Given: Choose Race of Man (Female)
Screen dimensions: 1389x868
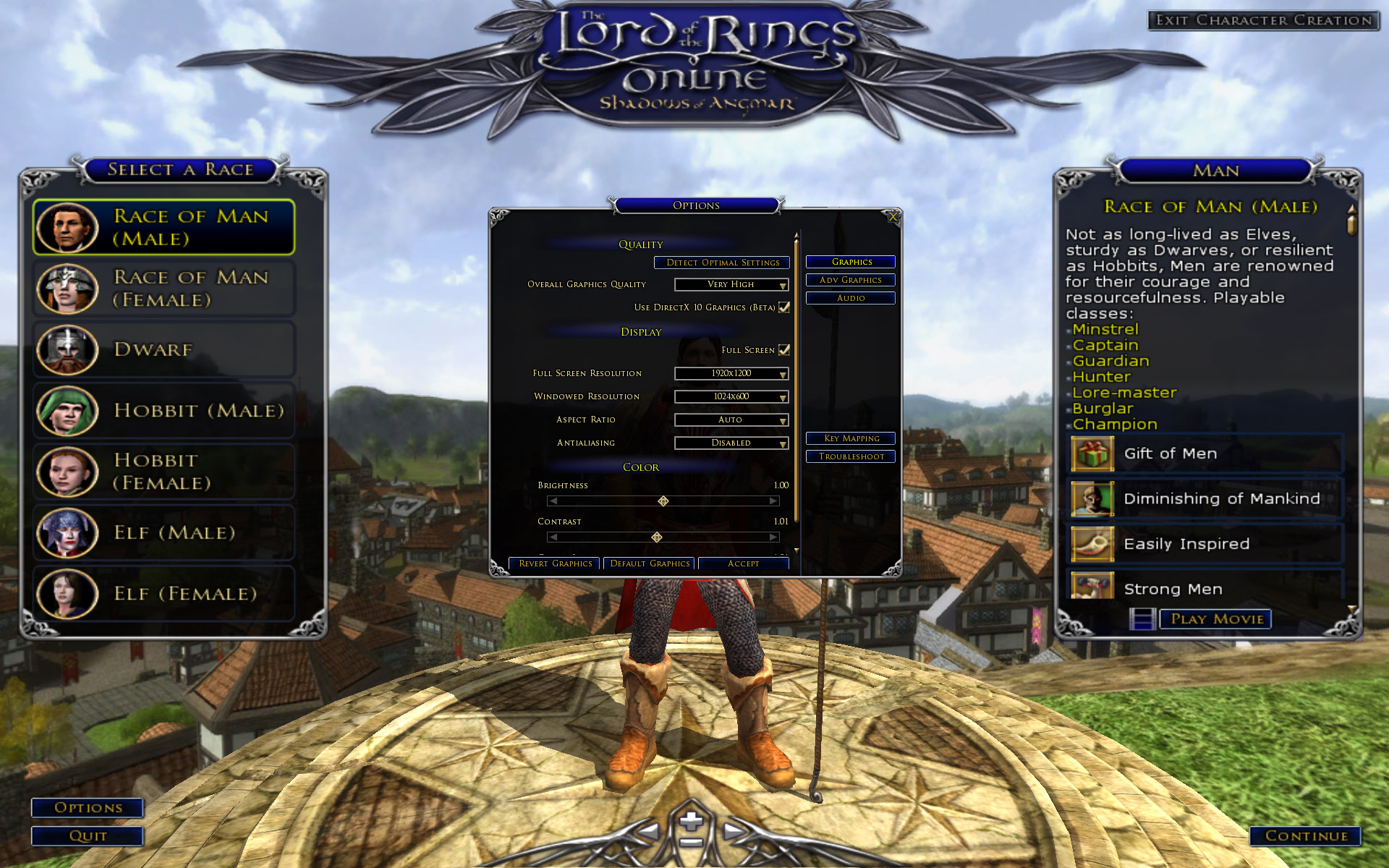Looking at the screenshot, I should pyautogui.click(x=163, y=289).
